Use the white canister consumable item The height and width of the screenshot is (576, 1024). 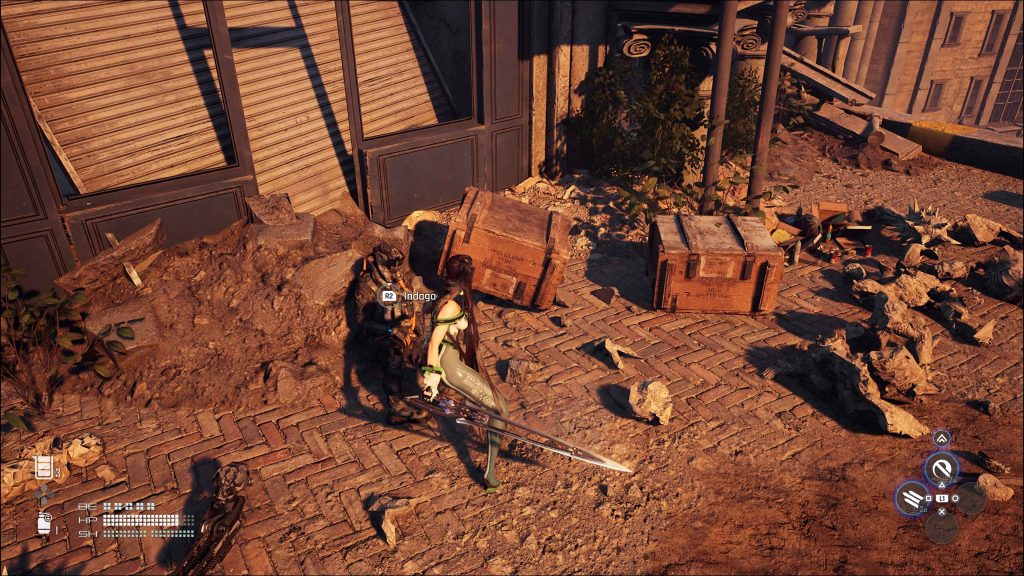(x=44, y=523)
